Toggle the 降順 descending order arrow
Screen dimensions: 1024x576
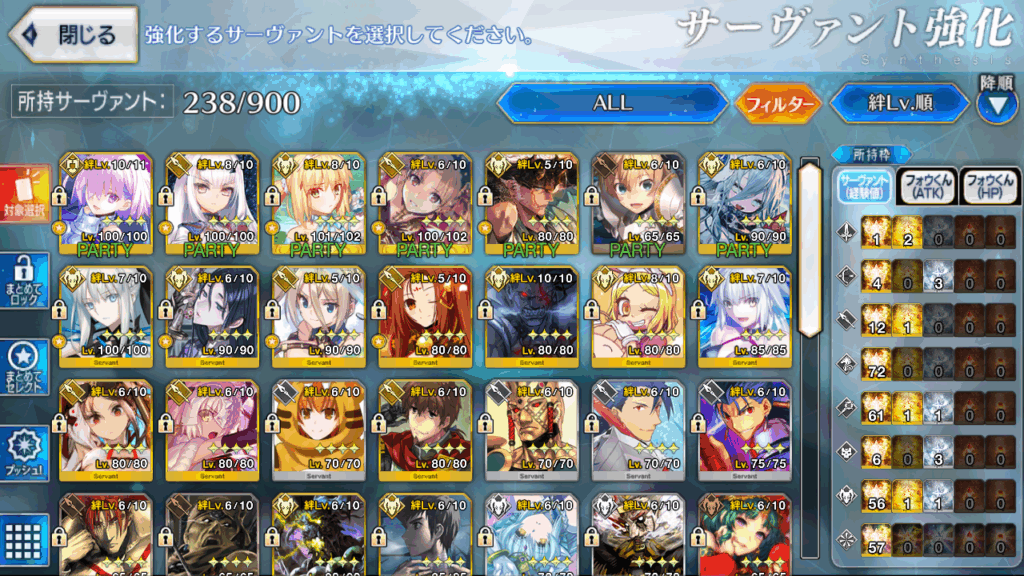[996, 103]
